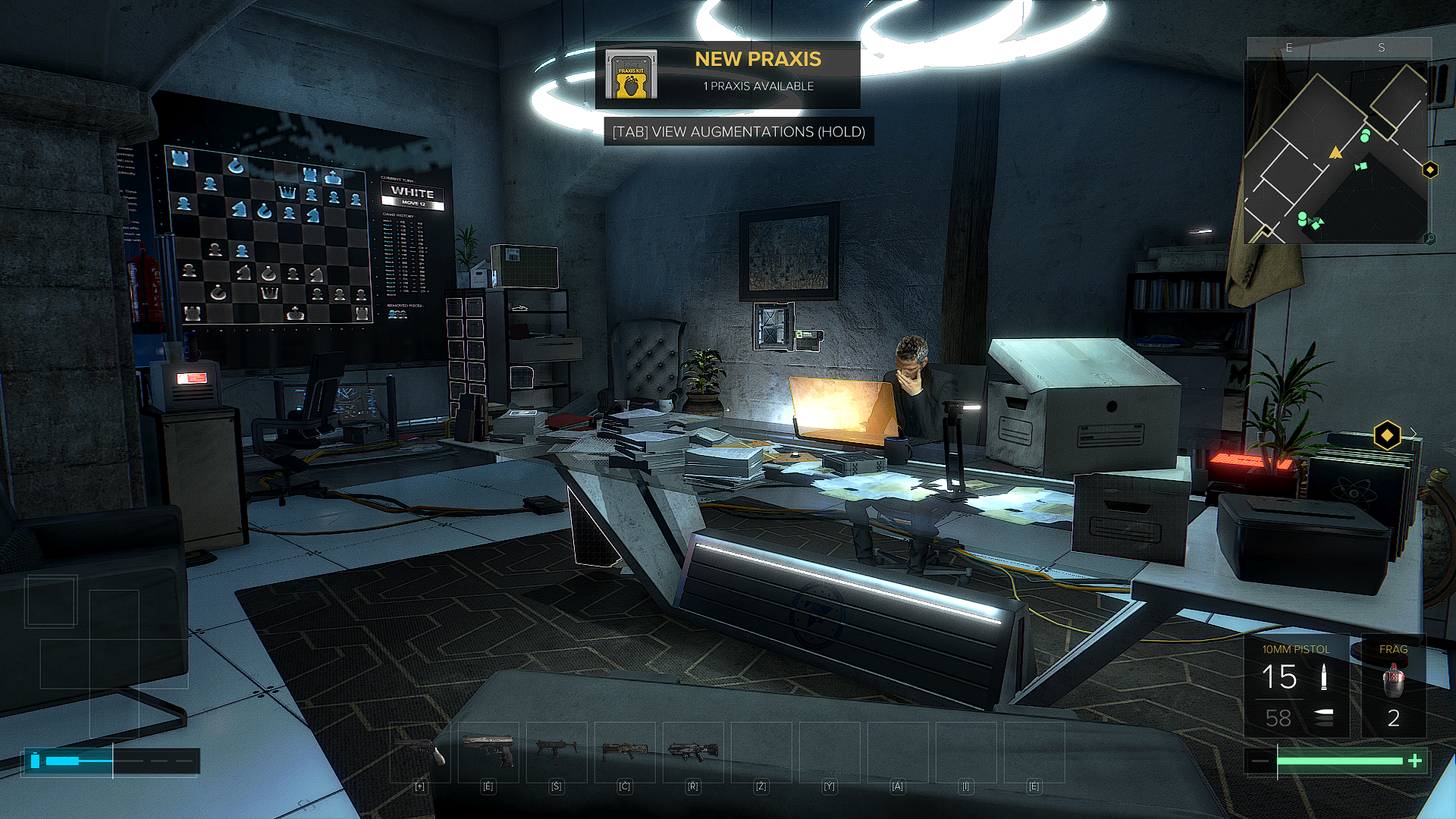Equip the 10mm pistol from the hotbar
This screenshot has height=819, width=1456.
[x=488, y=752]
